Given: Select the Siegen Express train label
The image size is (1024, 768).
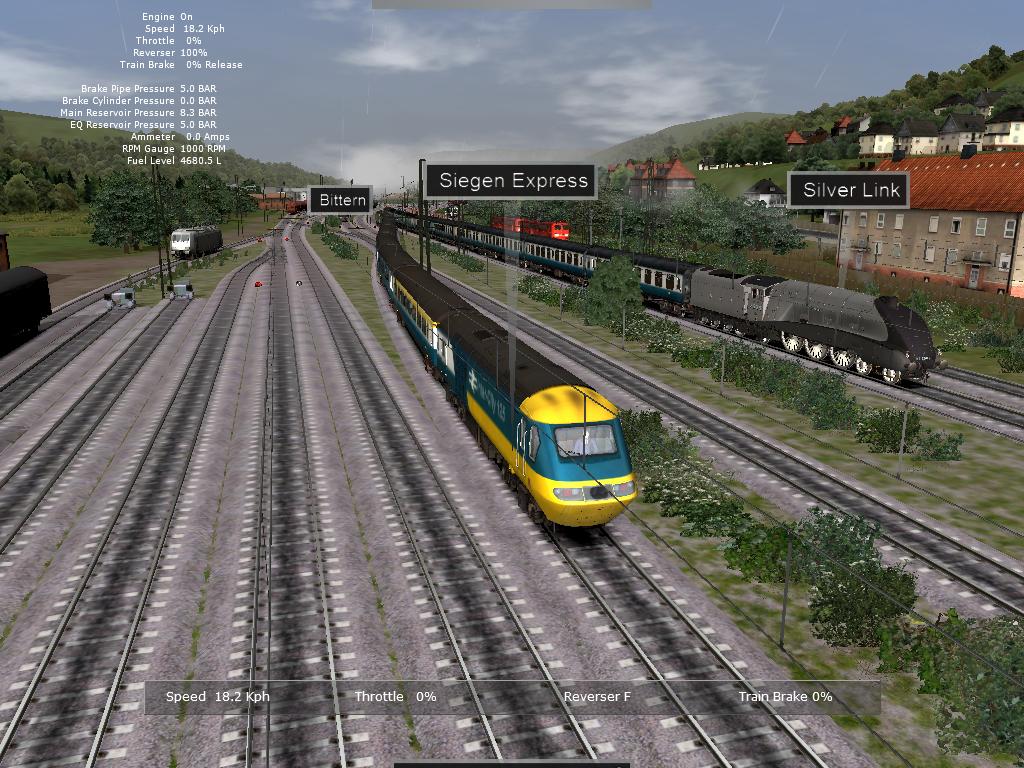Looking at the screenshot, I should click(512, 181).
